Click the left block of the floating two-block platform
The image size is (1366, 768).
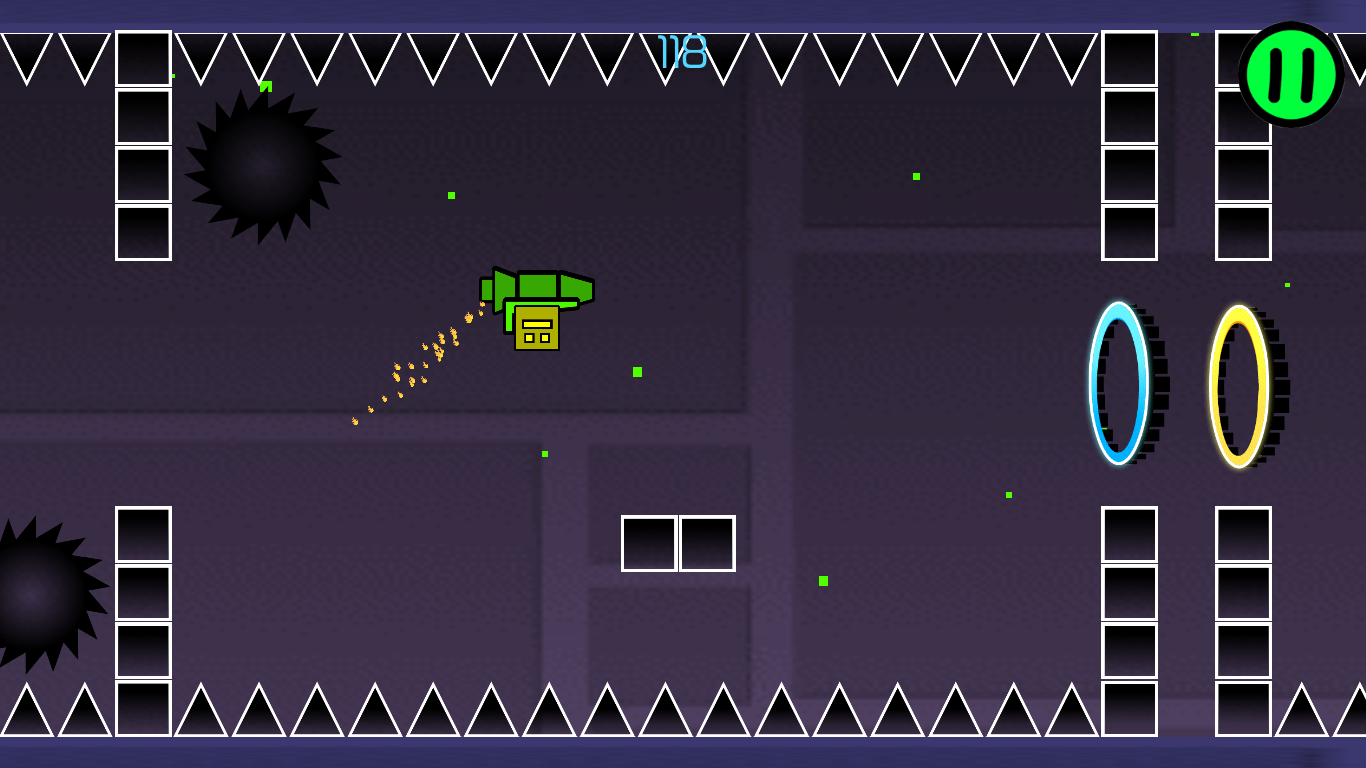648,543
